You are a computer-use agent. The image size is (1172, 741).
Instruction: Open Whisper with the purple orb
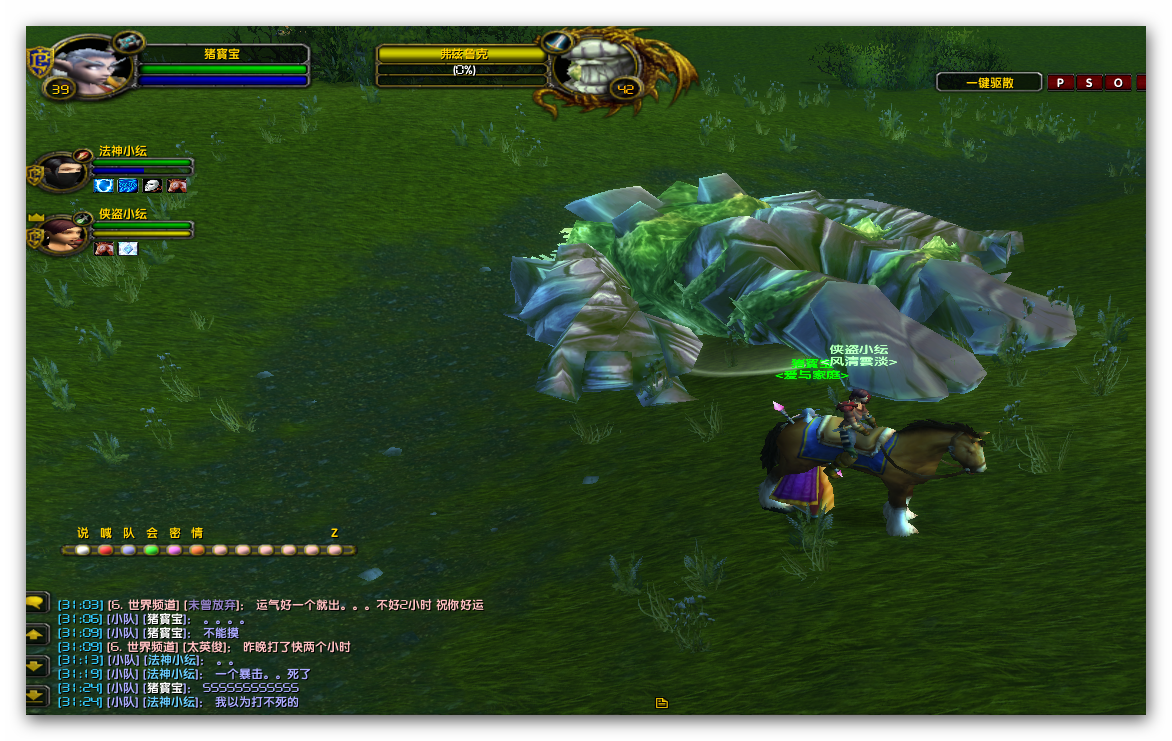click(x=174, y=550)
